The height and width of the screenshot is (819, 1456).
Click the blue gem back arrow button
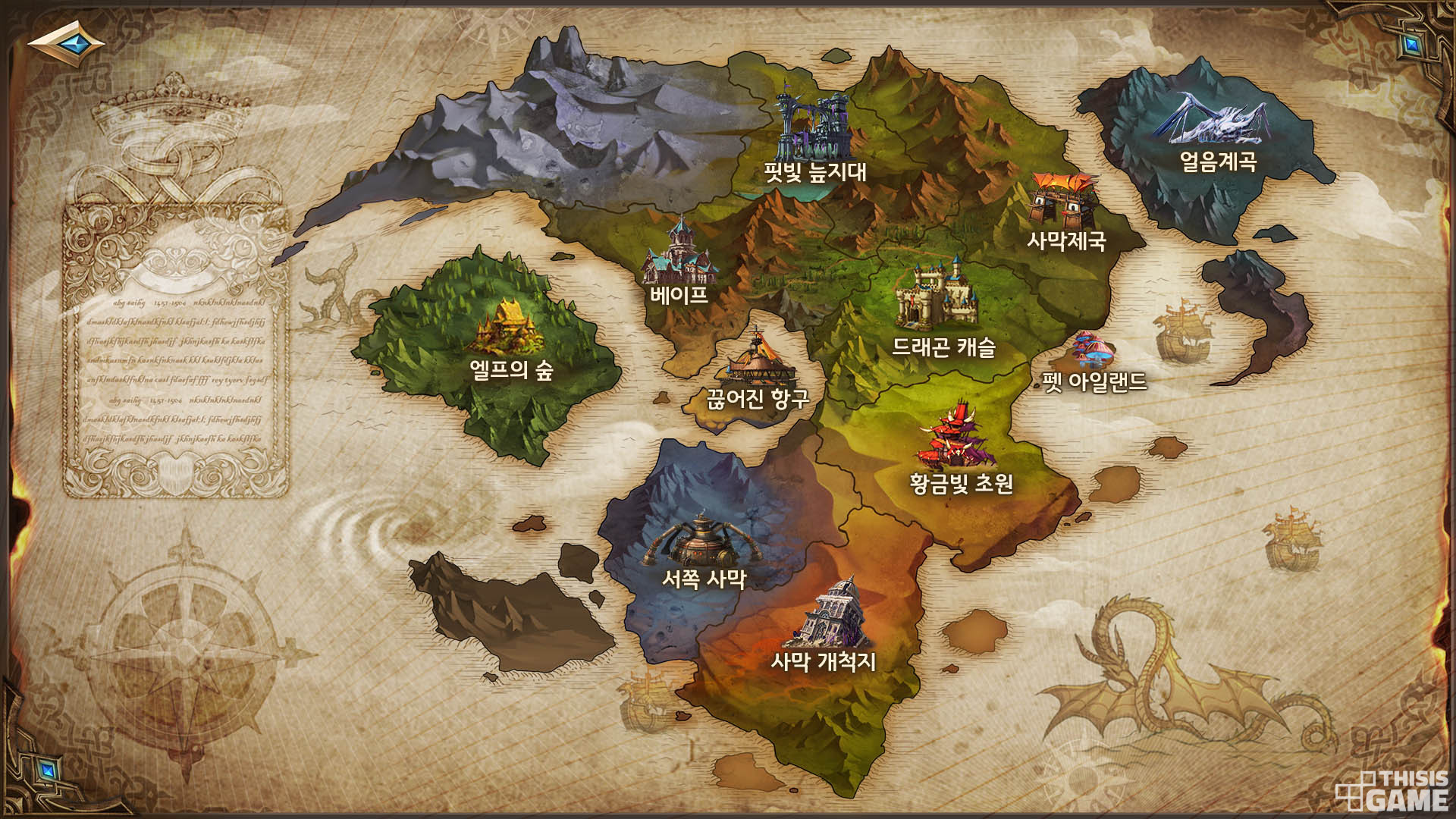[x=66, y=43]
